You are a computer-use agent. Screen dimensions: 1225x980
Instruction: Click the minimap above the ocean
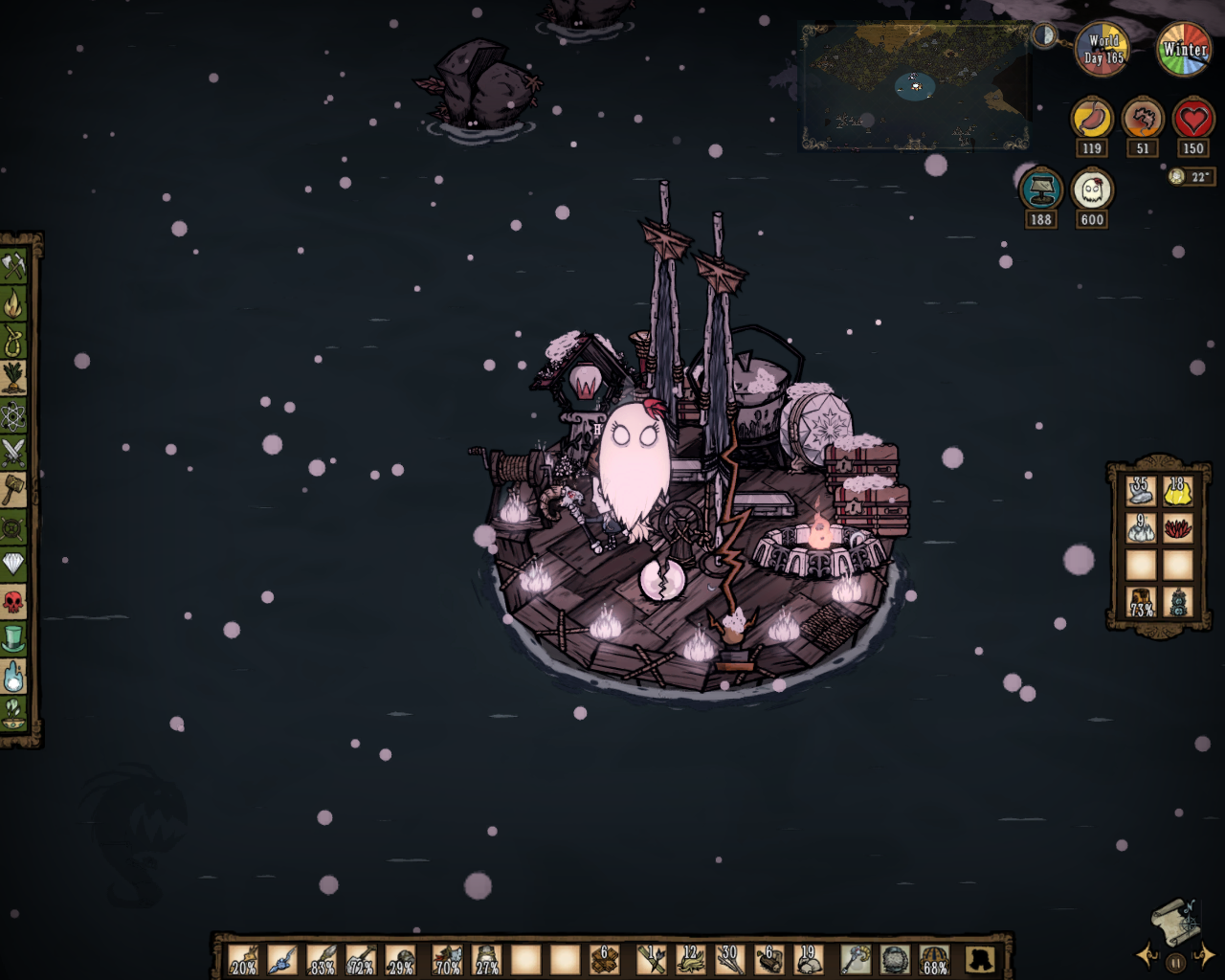[x=914, y=86]
